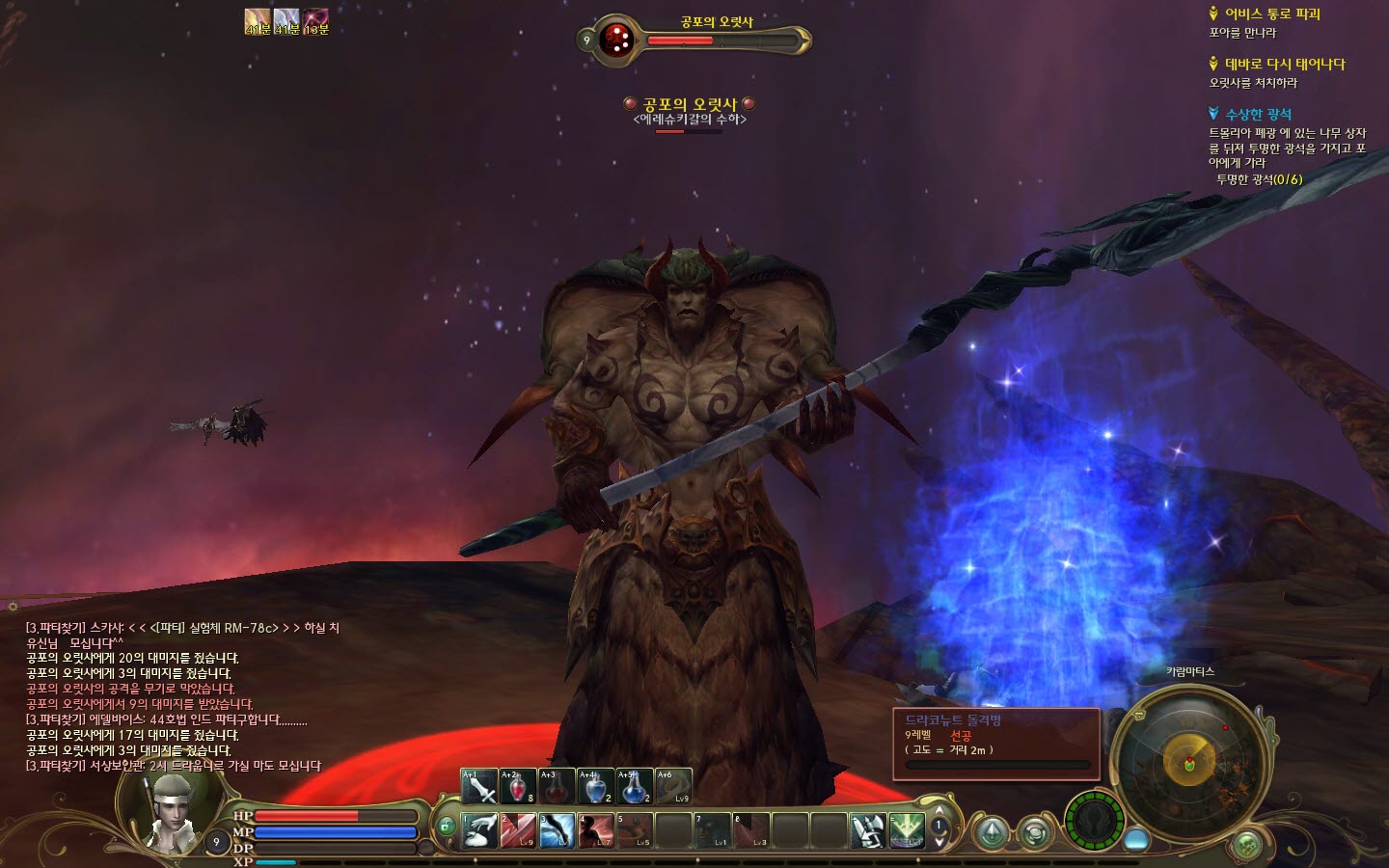Open the '수상한 광석' quest tracker entry
This screenshot has width=1389, height=868.
pos(1258,114)
